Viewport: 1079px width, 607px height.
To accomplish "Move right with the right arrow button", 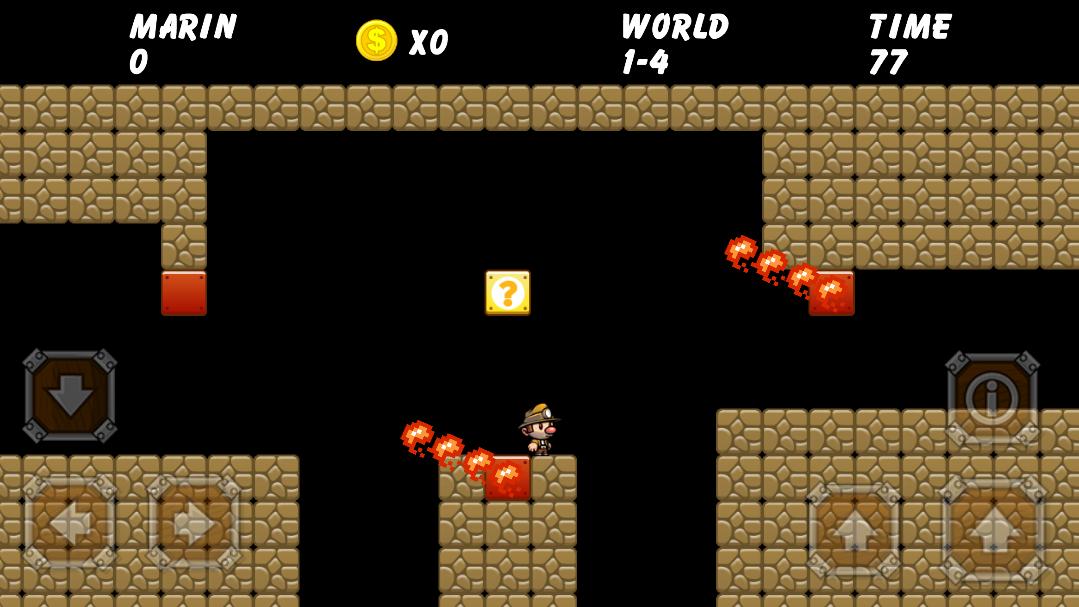I will tap(194, 523).
